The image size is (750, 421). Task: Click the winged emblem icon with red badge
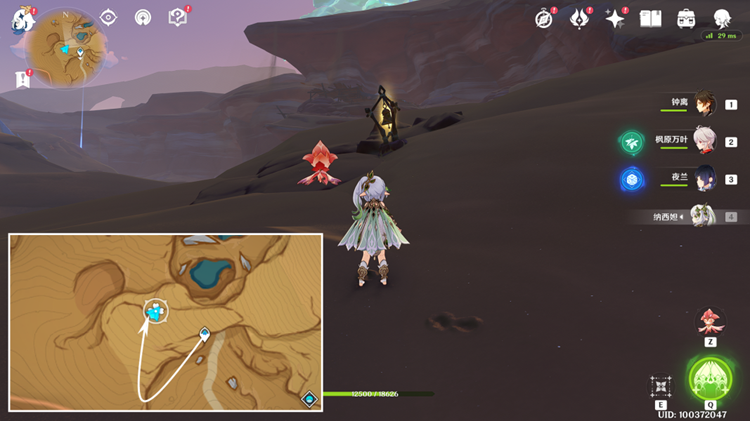(579, 19)
